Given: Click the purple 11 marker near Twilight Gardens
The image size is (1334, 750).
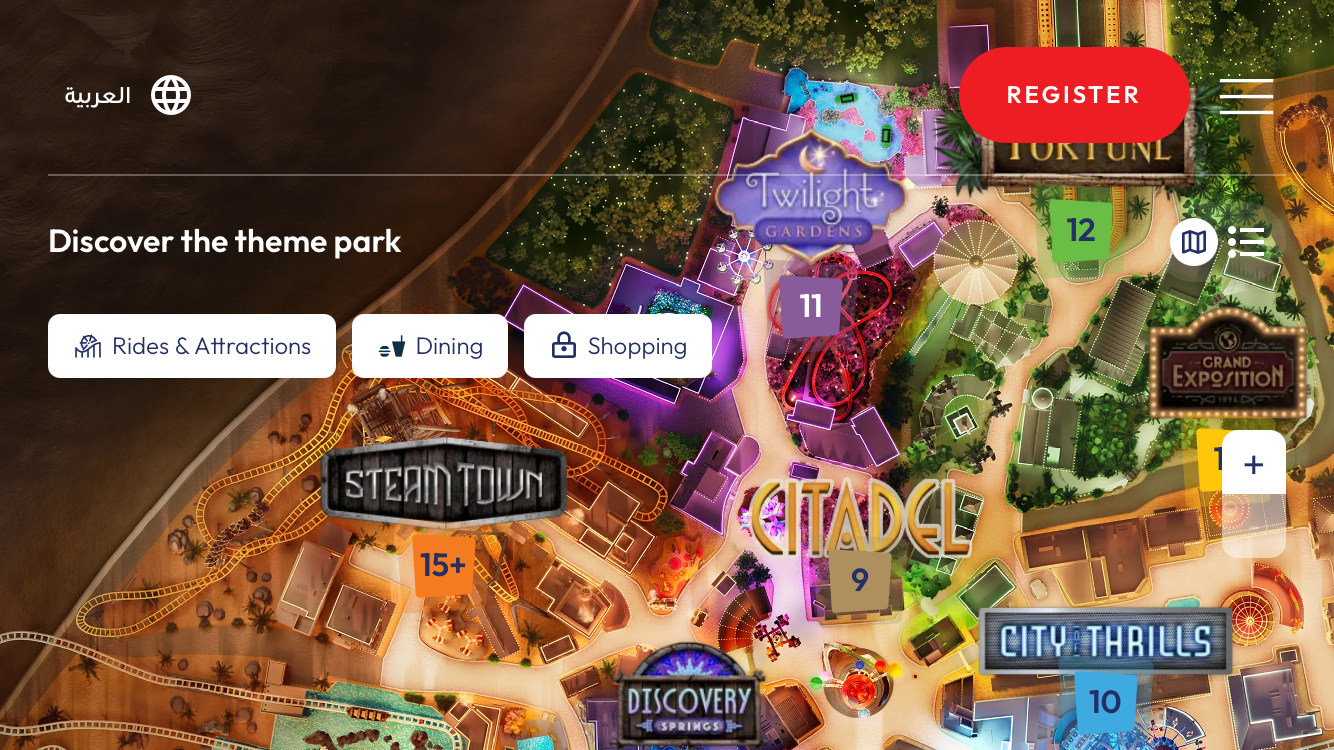Looking at the screenshot, I should (x=810, y=306).
